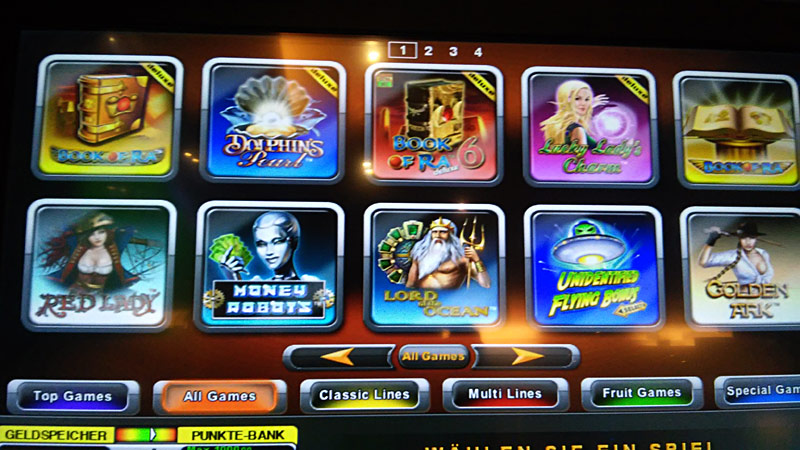Select the Golden Ark game
Viewport: 800px width, 450px height.
click(743, 267)
